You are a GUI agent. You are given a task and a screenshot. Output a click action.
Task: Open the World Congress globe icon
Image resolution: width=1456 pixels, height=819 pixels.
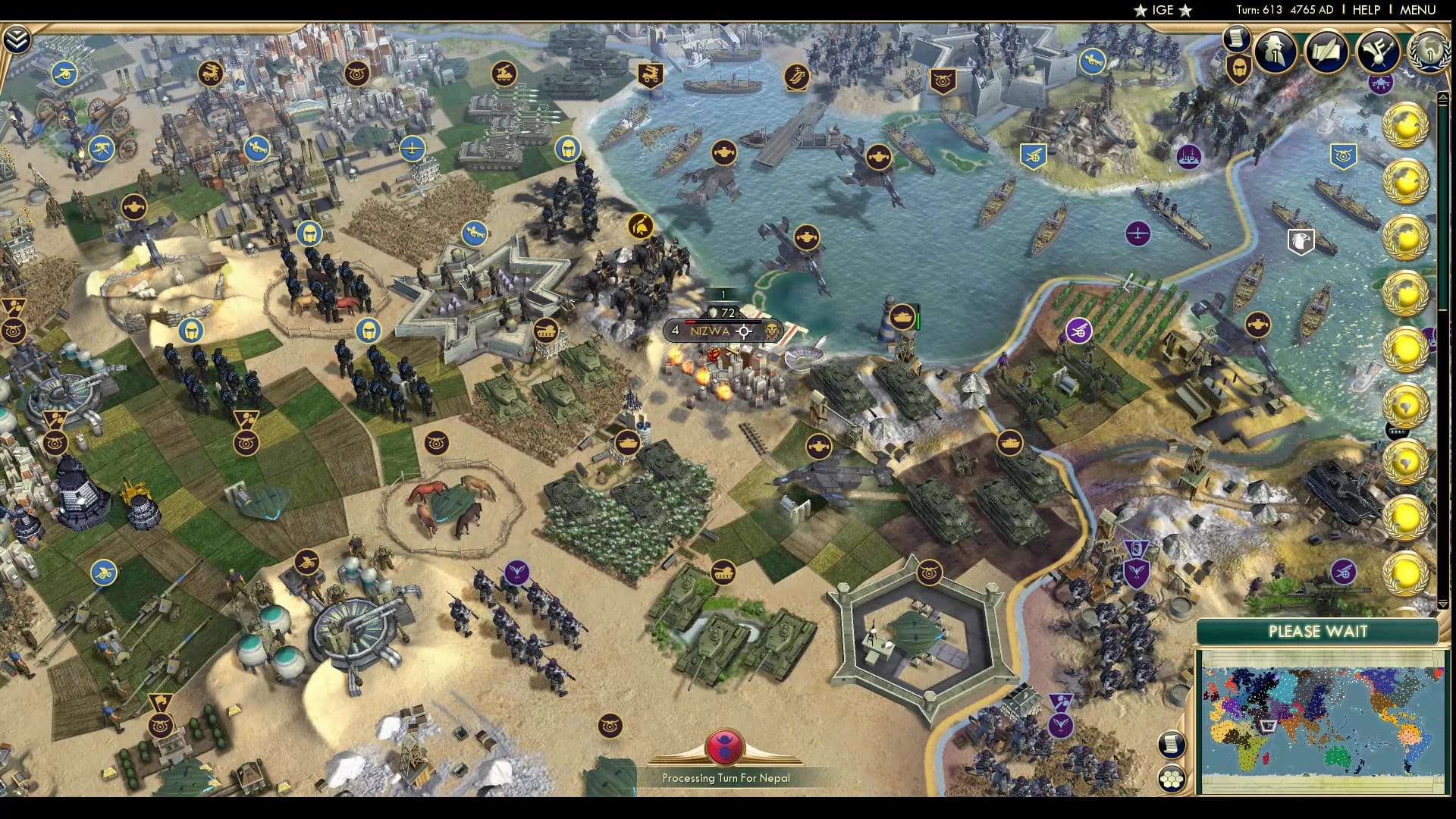click(x=1429, y=52)
